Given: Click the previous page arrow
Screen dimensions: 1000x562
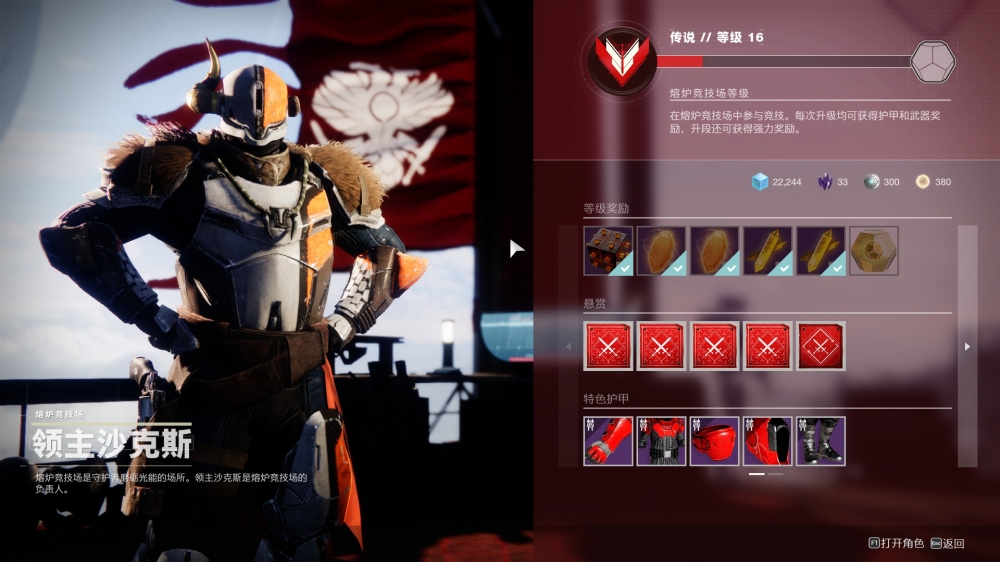Looking at the screenshot, I should point(569,346).
